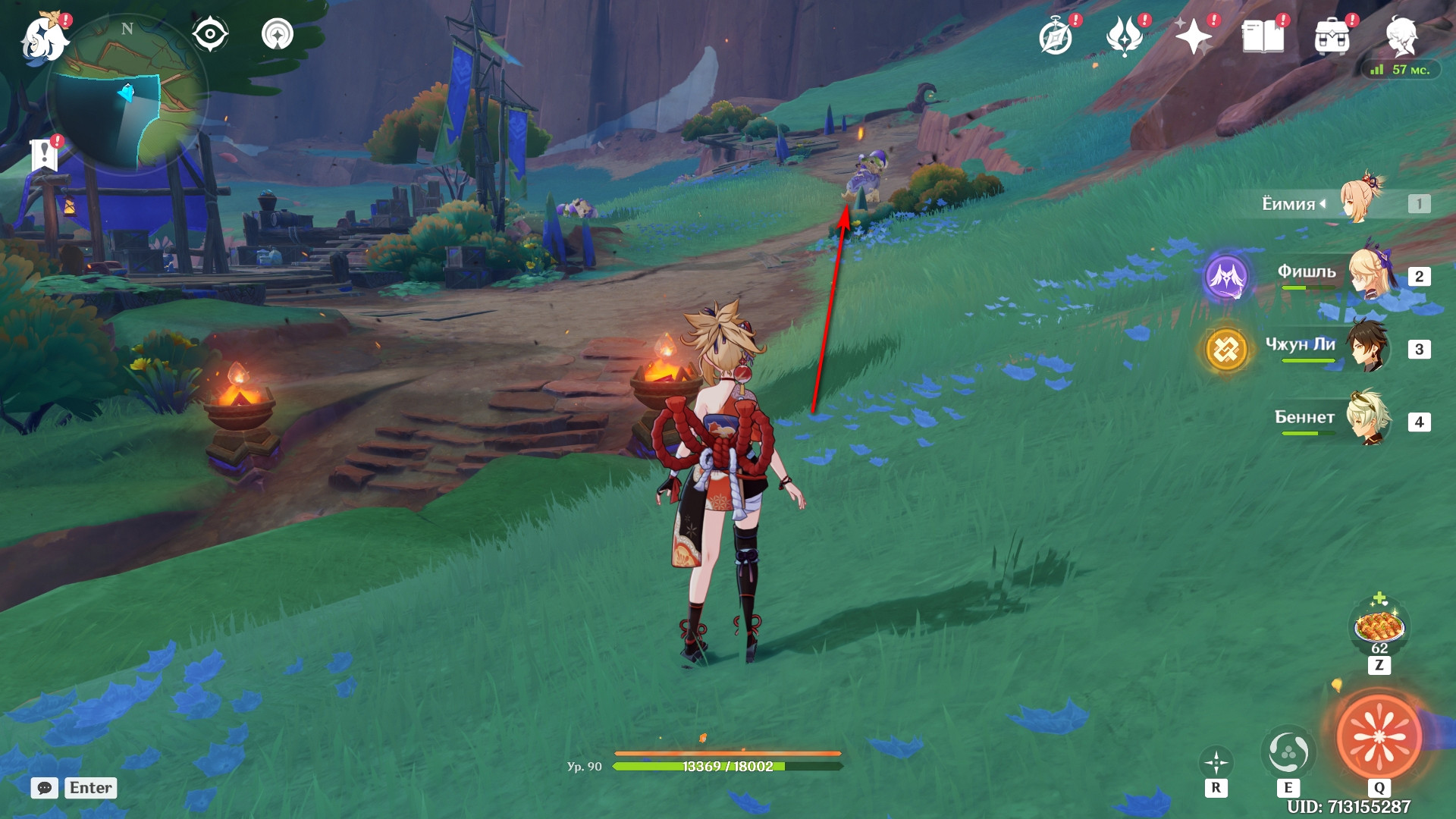
Task: Use the quick food dish item
Action: [x=1379, y=628]
